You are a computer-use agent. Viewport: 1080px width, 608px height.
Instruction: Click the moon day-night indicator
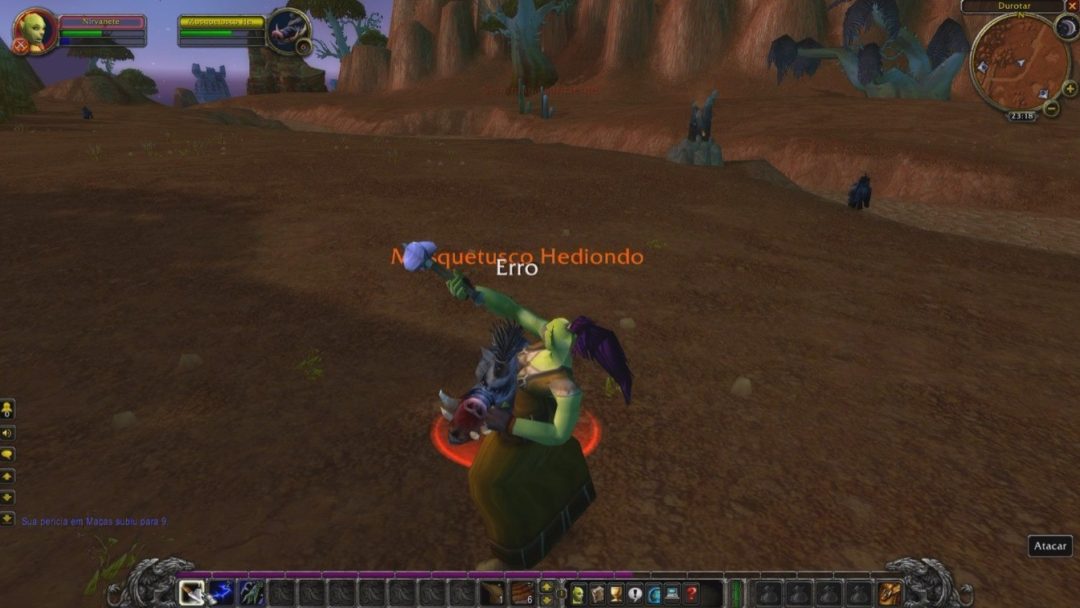[1067, 28]
